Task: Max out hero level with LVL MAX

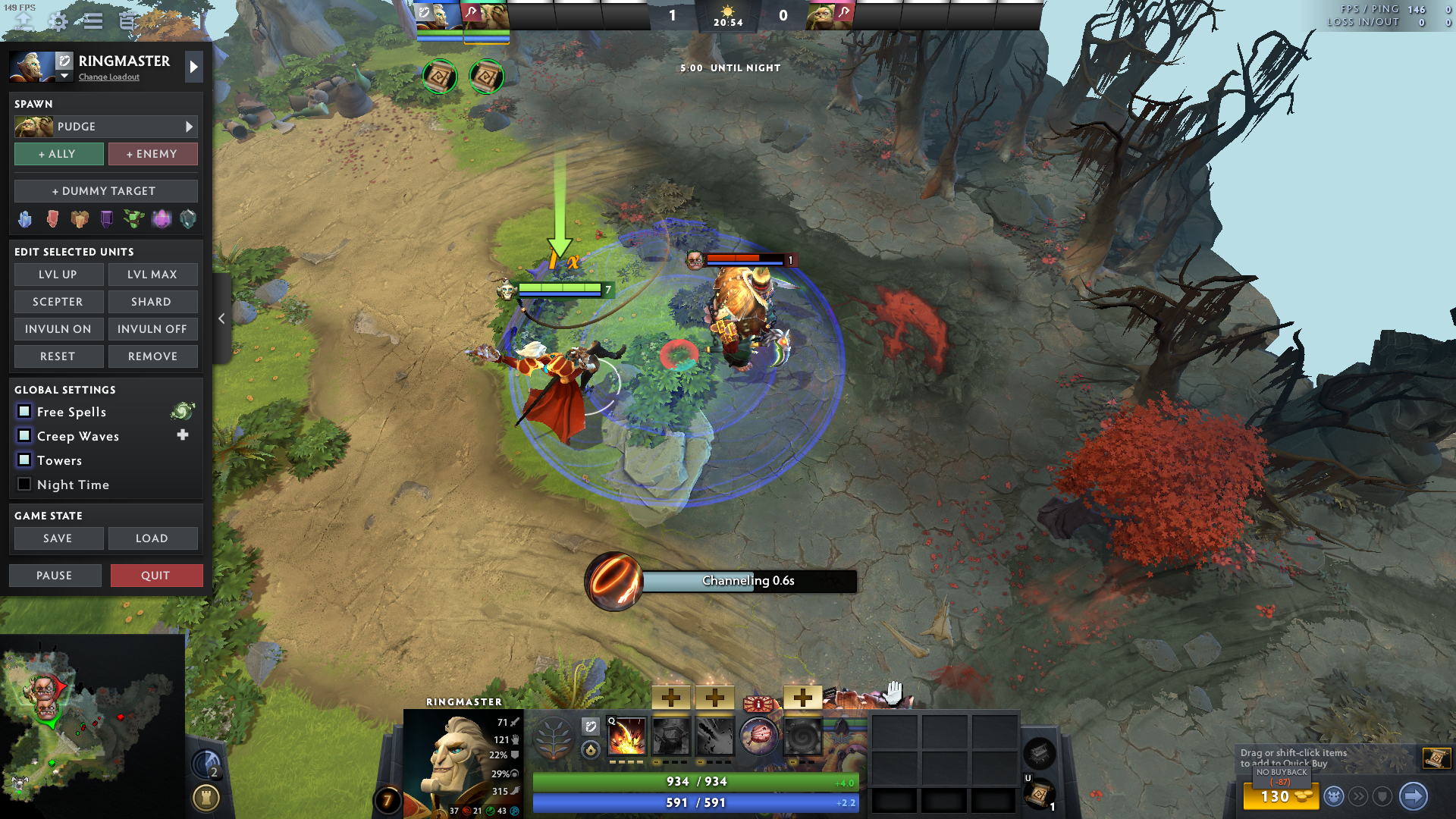Action: pos(152,275)
